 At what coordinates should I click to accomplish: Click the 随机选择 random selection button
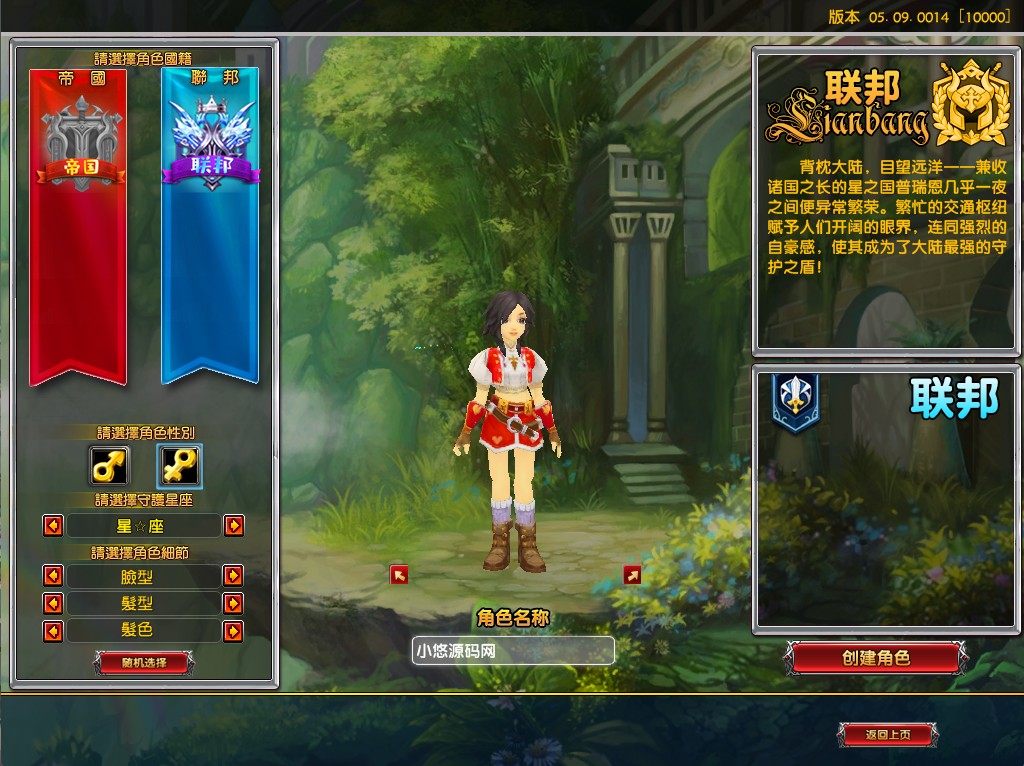[x=144, y=662]
